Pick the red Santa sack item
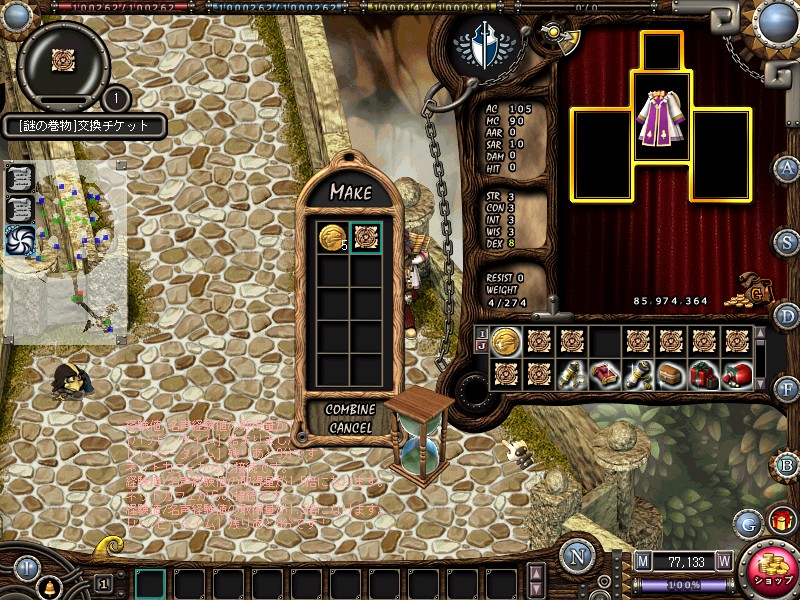 (737, 375)
